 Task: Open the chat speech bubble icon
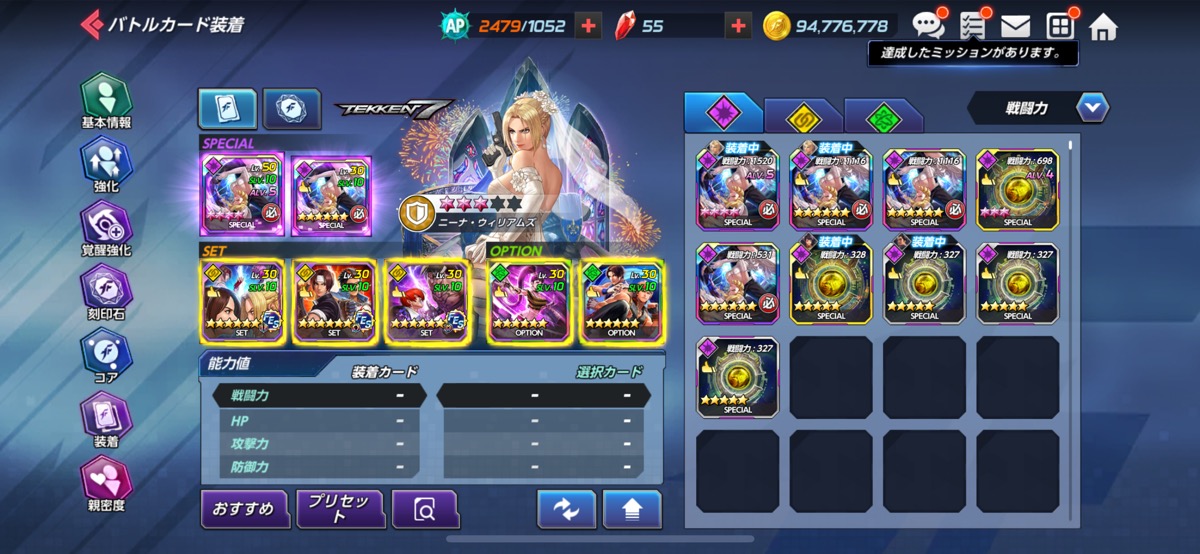click(927, 26)
